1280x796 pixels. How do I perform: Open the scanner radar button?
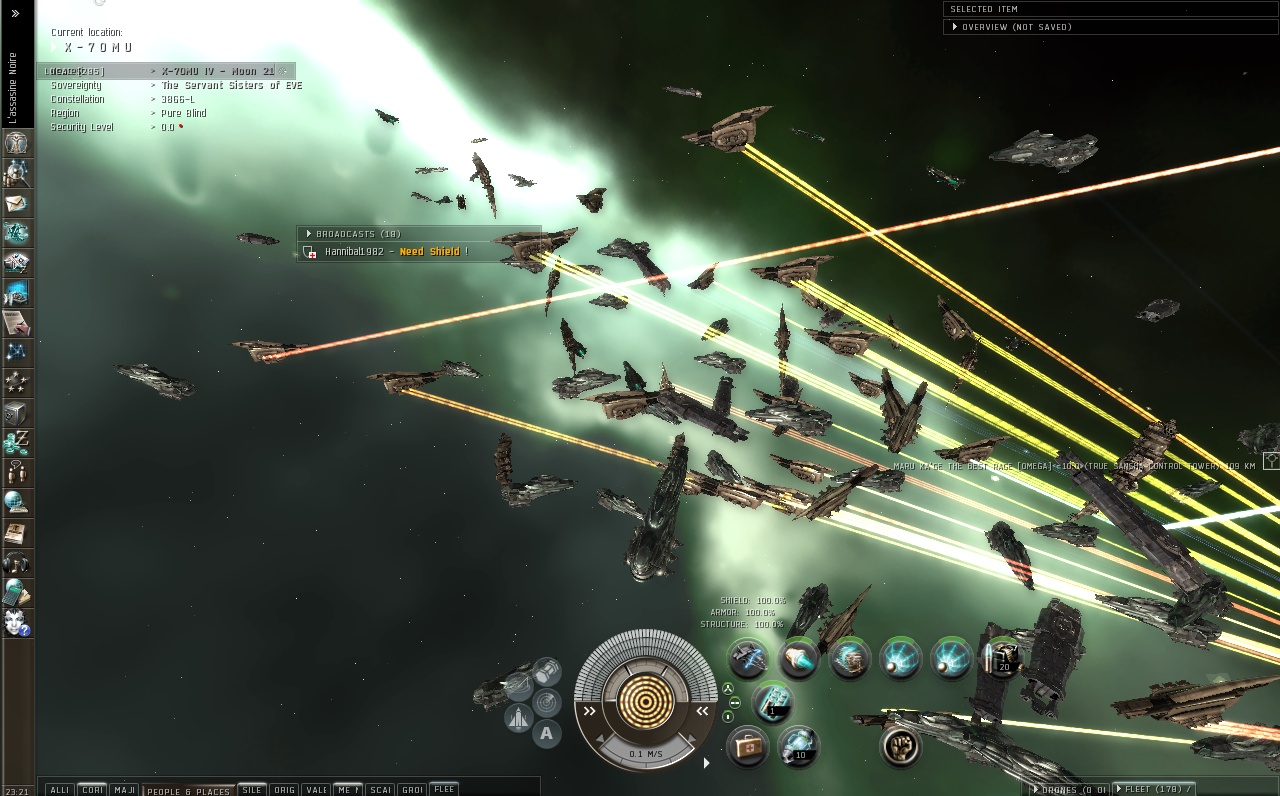pos(546,702)
